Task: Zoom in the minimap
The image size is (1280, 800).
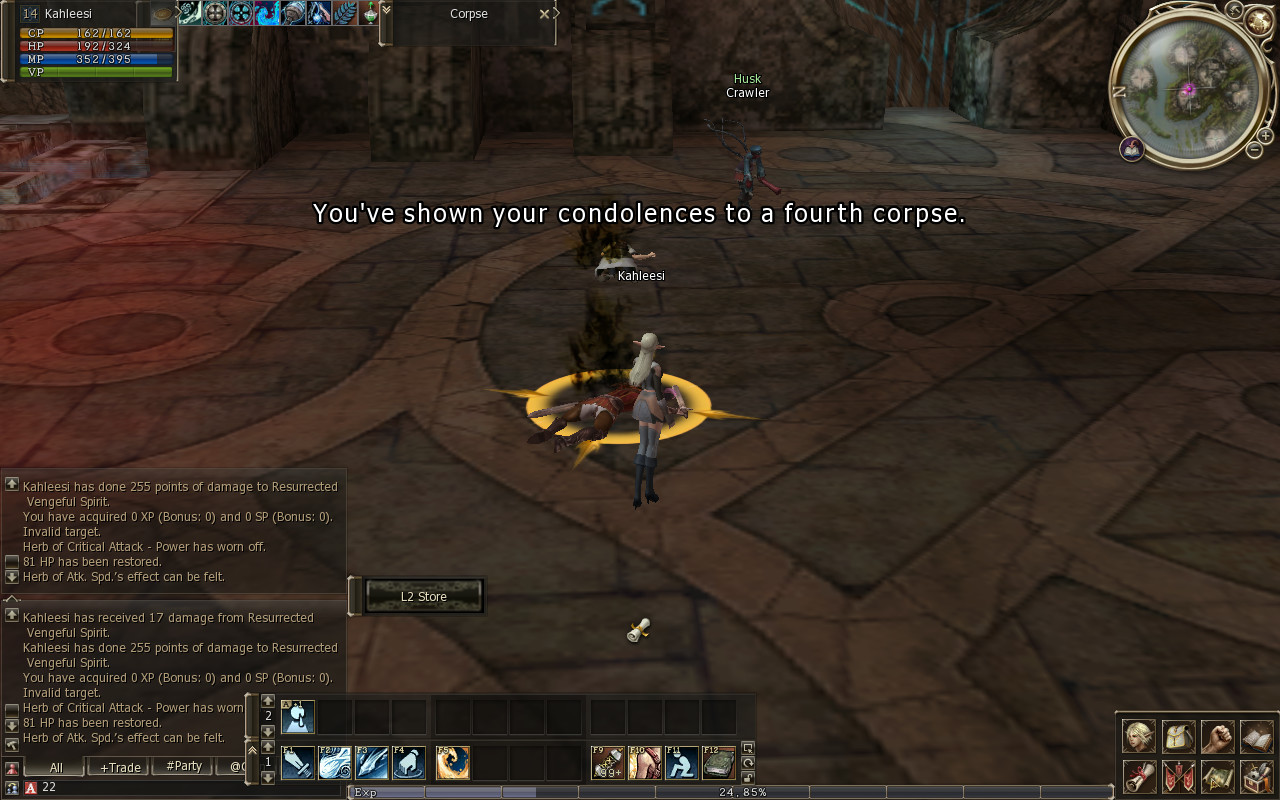Action: coord(1265,135)
